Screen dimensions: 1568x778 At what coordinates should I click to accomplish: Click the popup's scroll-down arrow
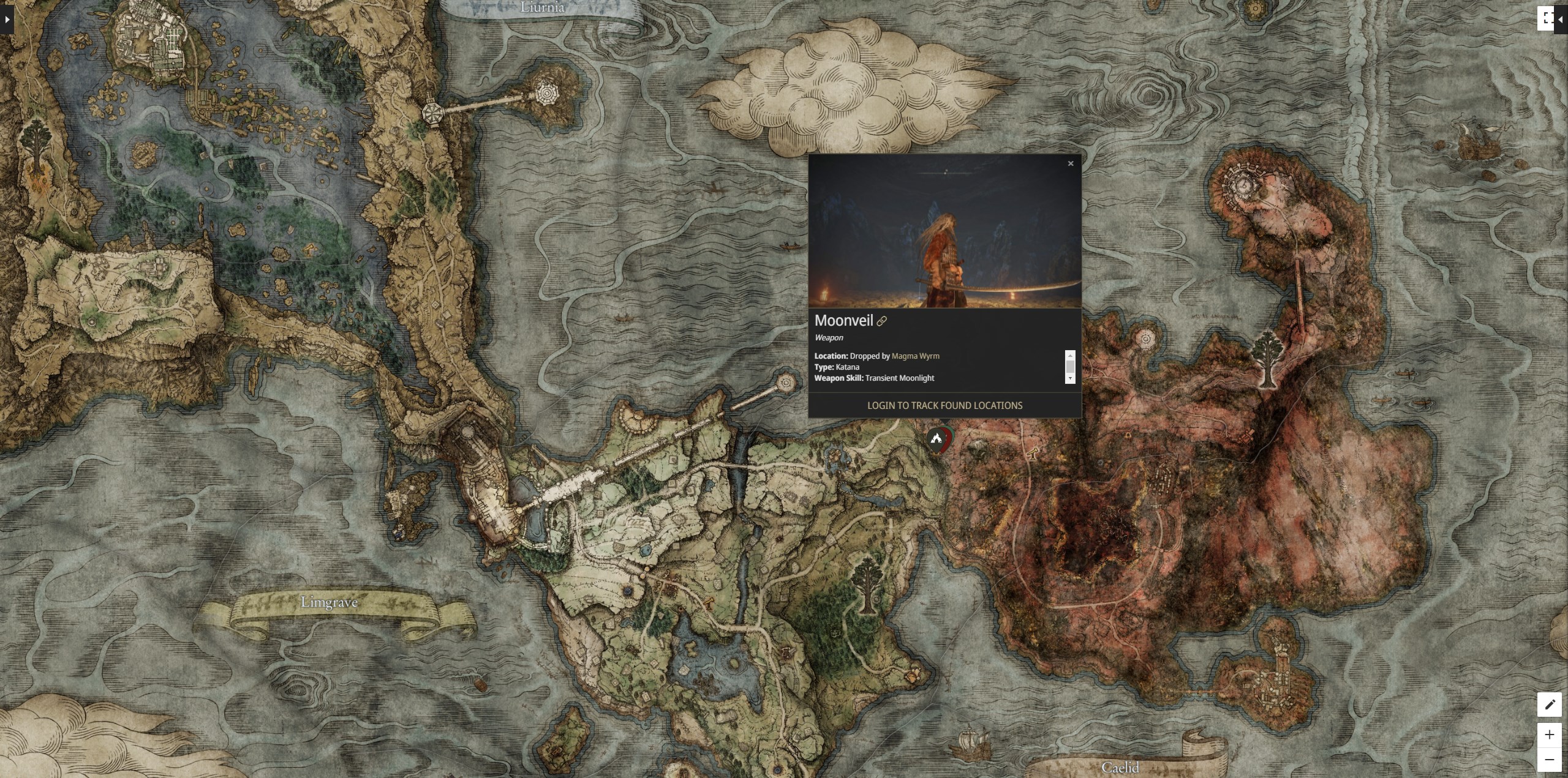pyautogui.click(x=1070, y=378)
